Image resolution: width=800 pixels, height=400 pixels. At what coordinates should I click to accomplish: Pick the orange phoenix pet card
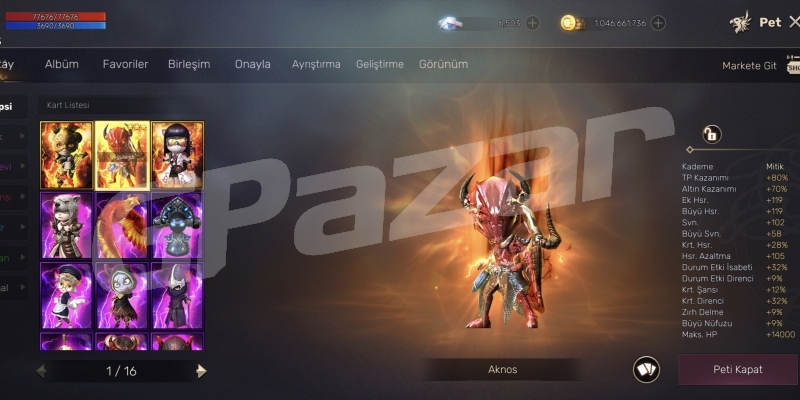(122, 225)
